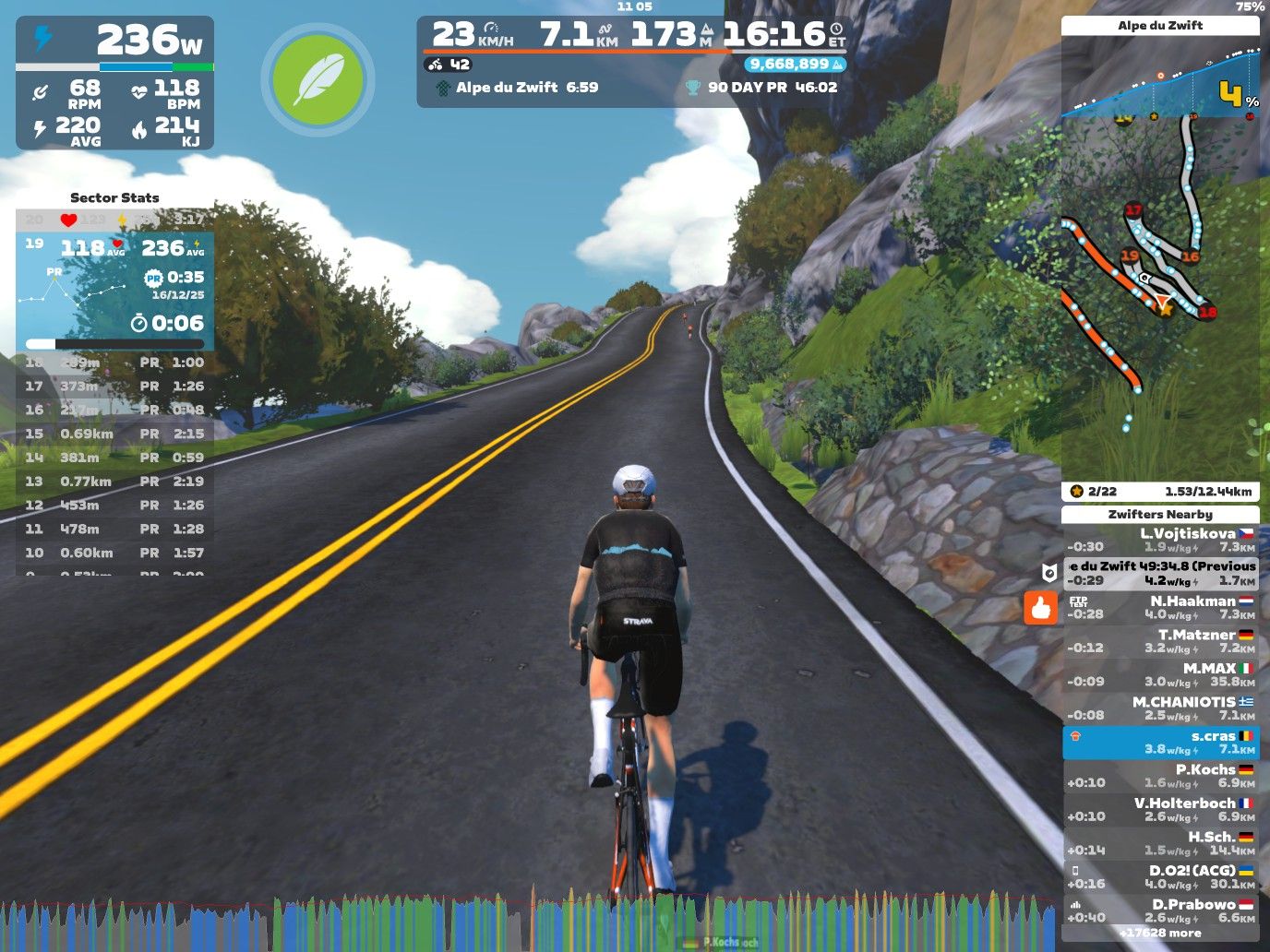Select N.Haakman in the nearby riders list
This screenshot has width=1270, height=952.
coord(1160,607)
